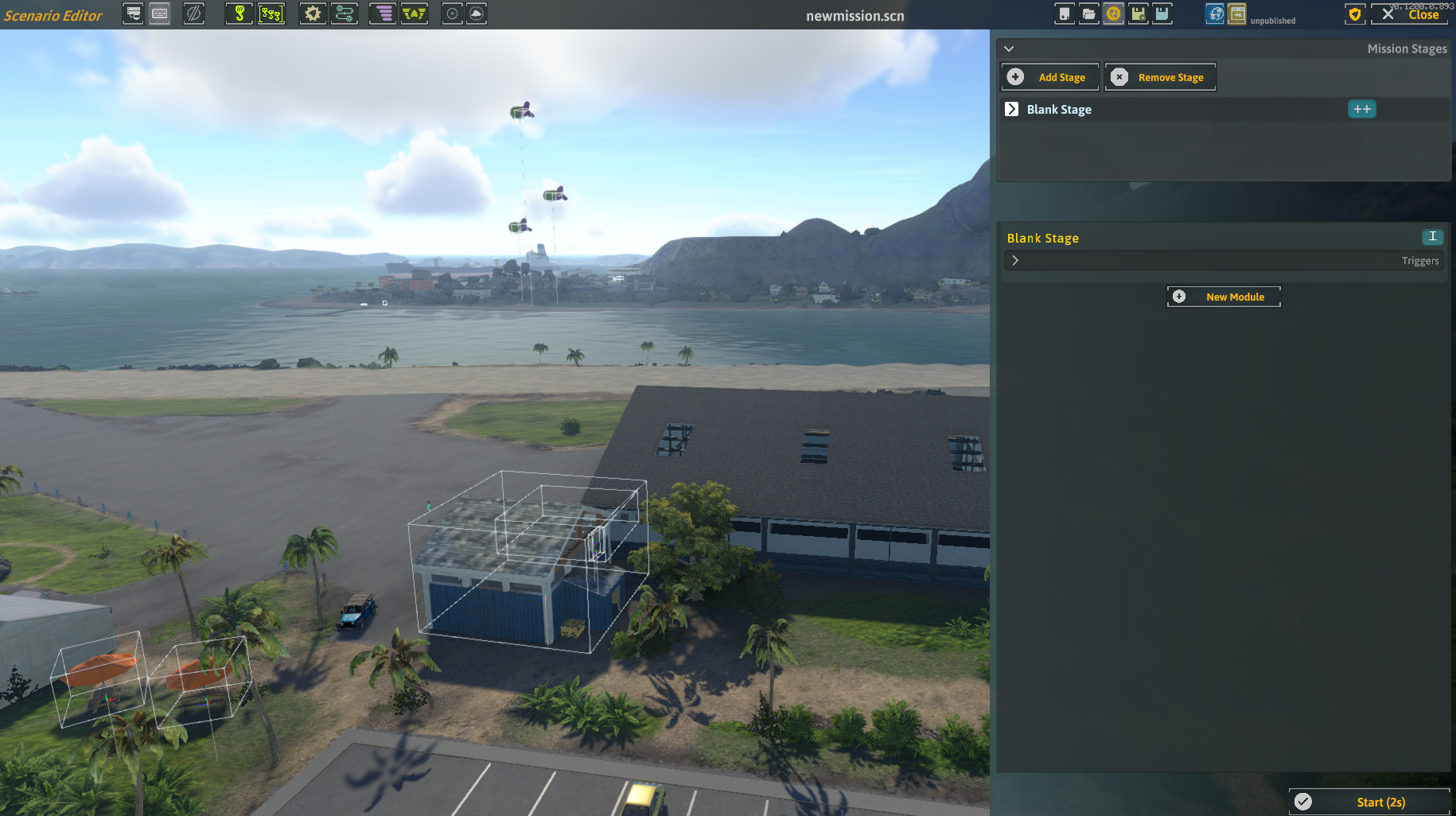This screenshot has height=816, width=1456.
Task: Collapse the Mission Stages panel
Action: click(x=1009, y=49)
